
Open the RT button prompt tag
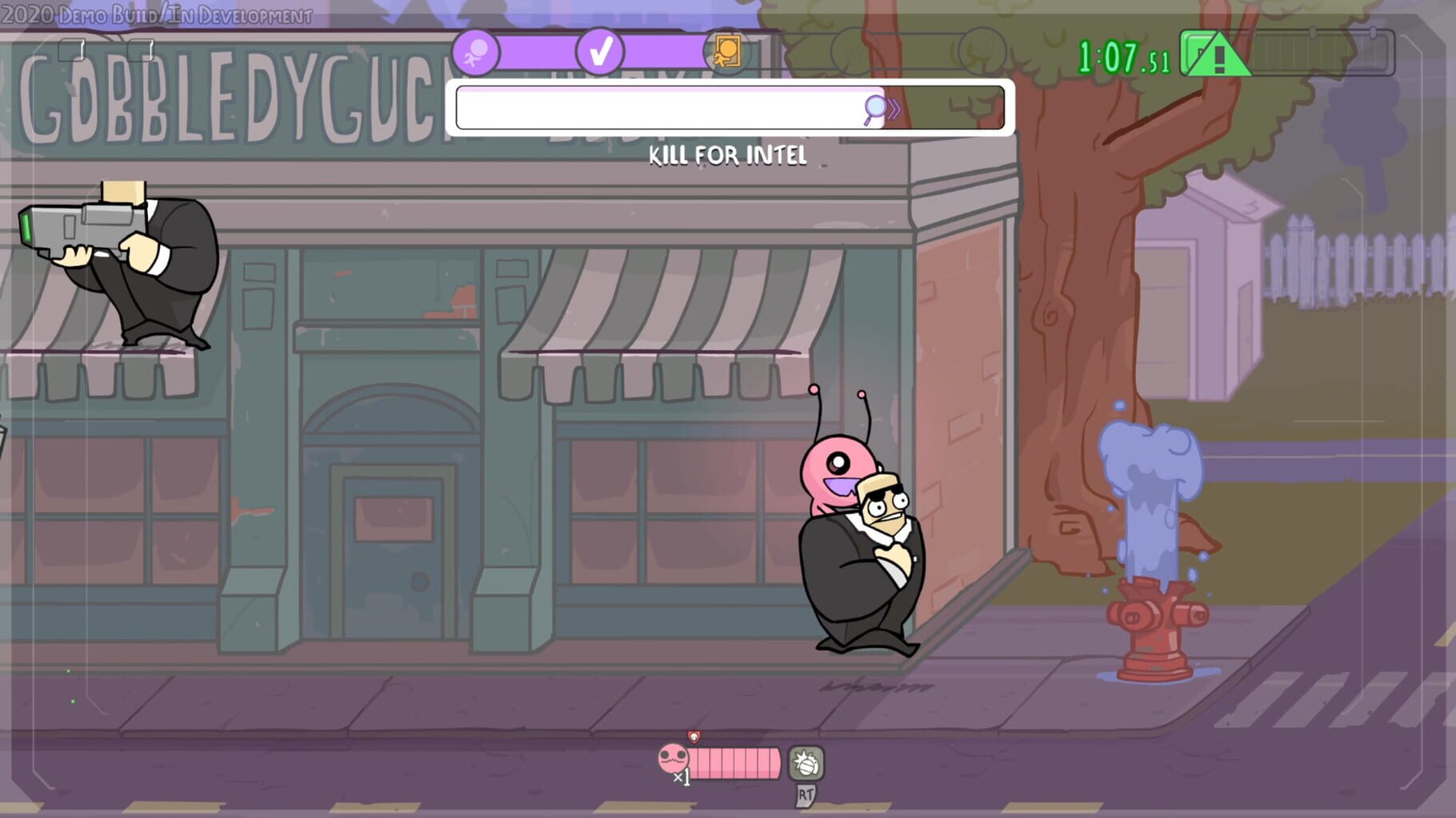pos(806,796)
